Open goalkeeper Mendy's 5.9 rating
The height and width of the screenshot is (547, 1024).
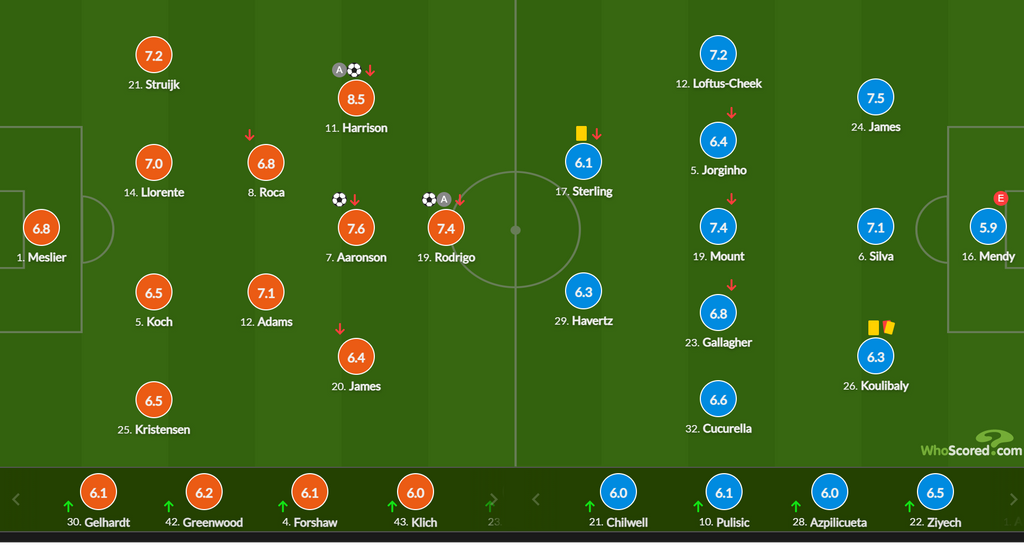988,227
